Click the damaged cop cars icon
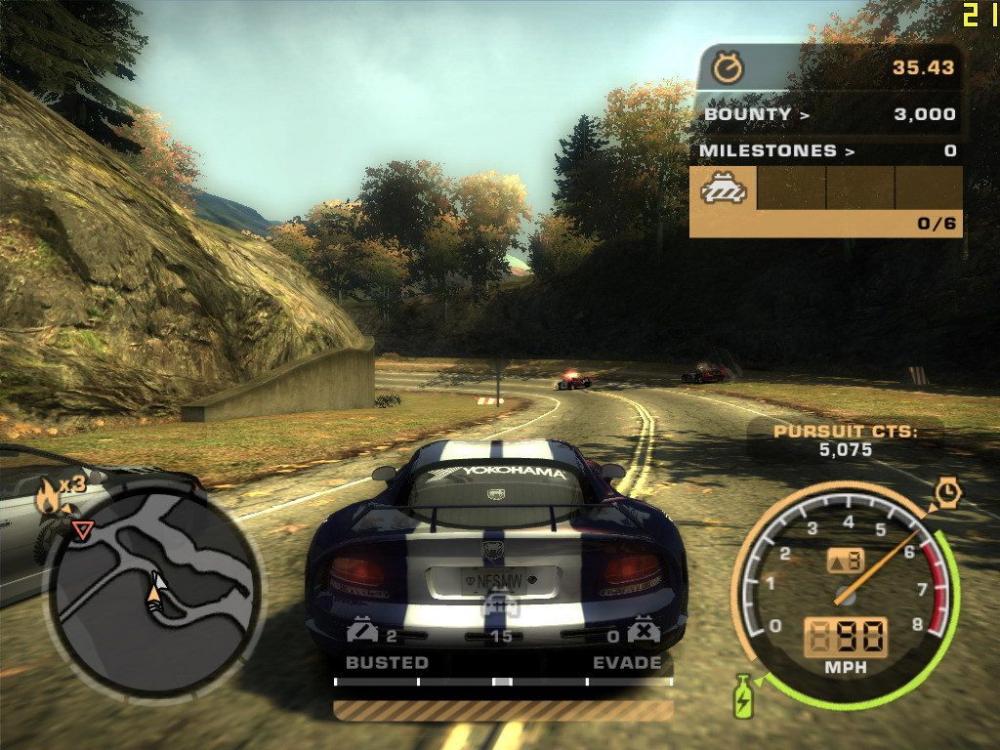 click(x=363, y=632)
